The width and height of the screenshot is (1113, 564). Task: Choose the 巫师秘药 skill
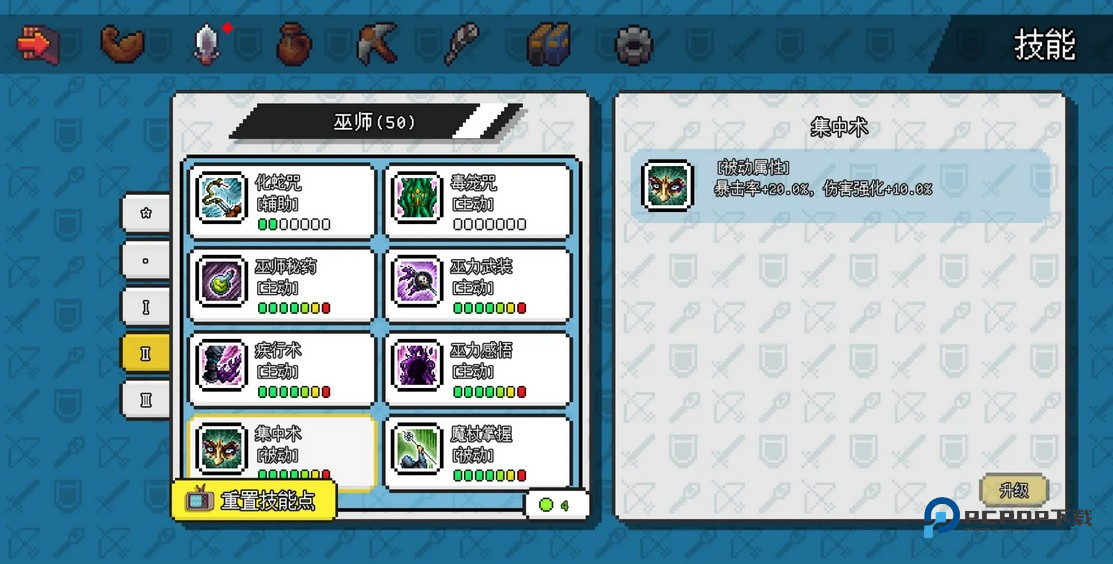(282, 284)
